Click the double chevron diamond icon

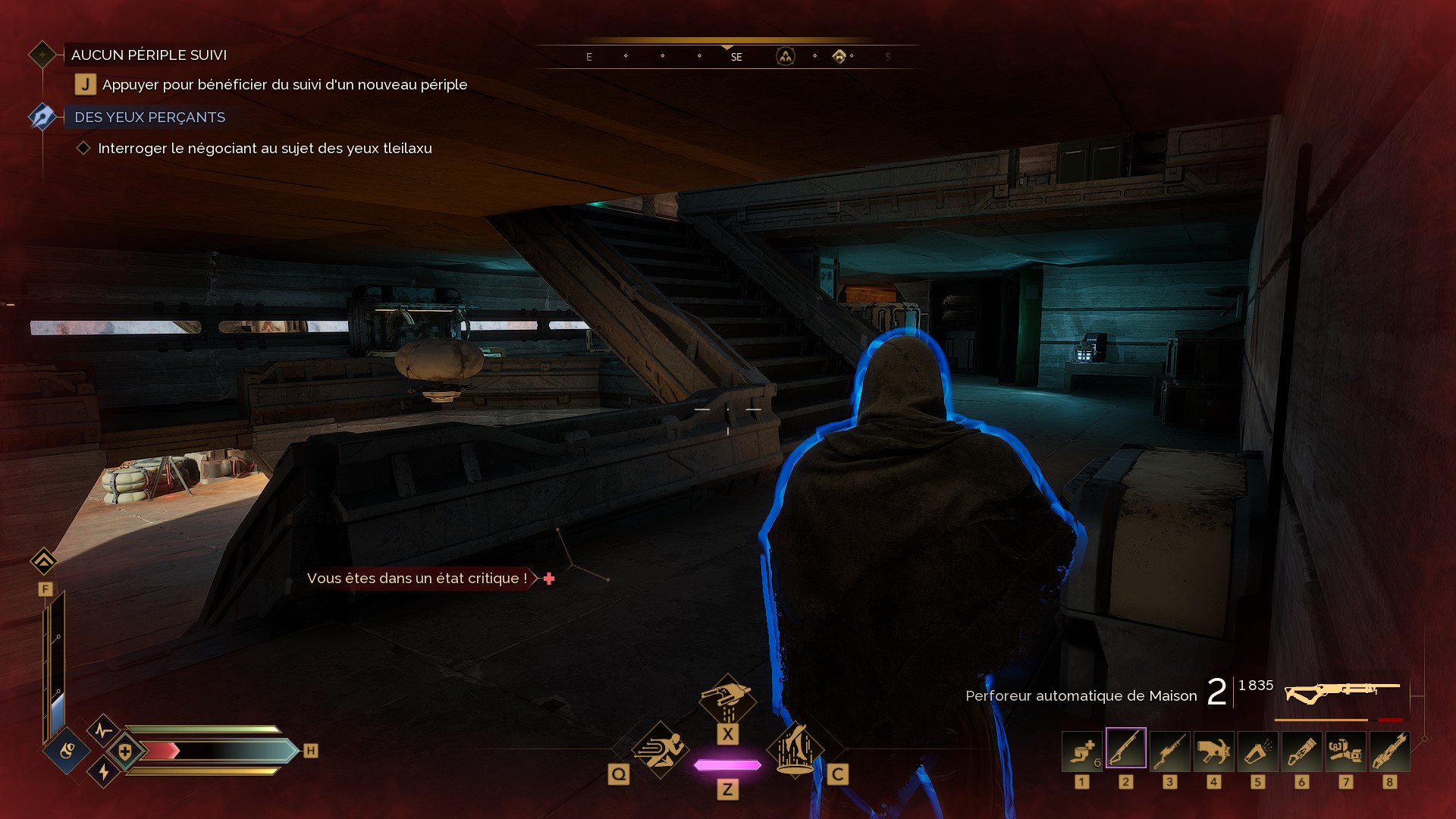[x=43, y=562]
